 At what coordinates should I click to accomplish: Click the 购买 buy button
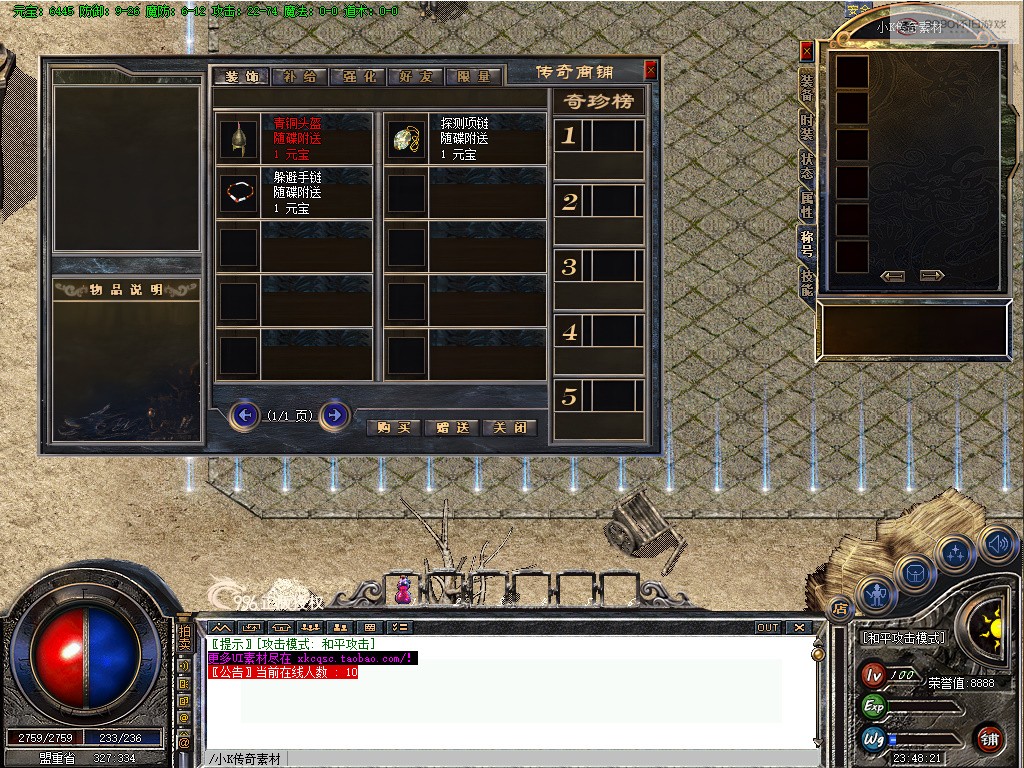coord(395,427)
